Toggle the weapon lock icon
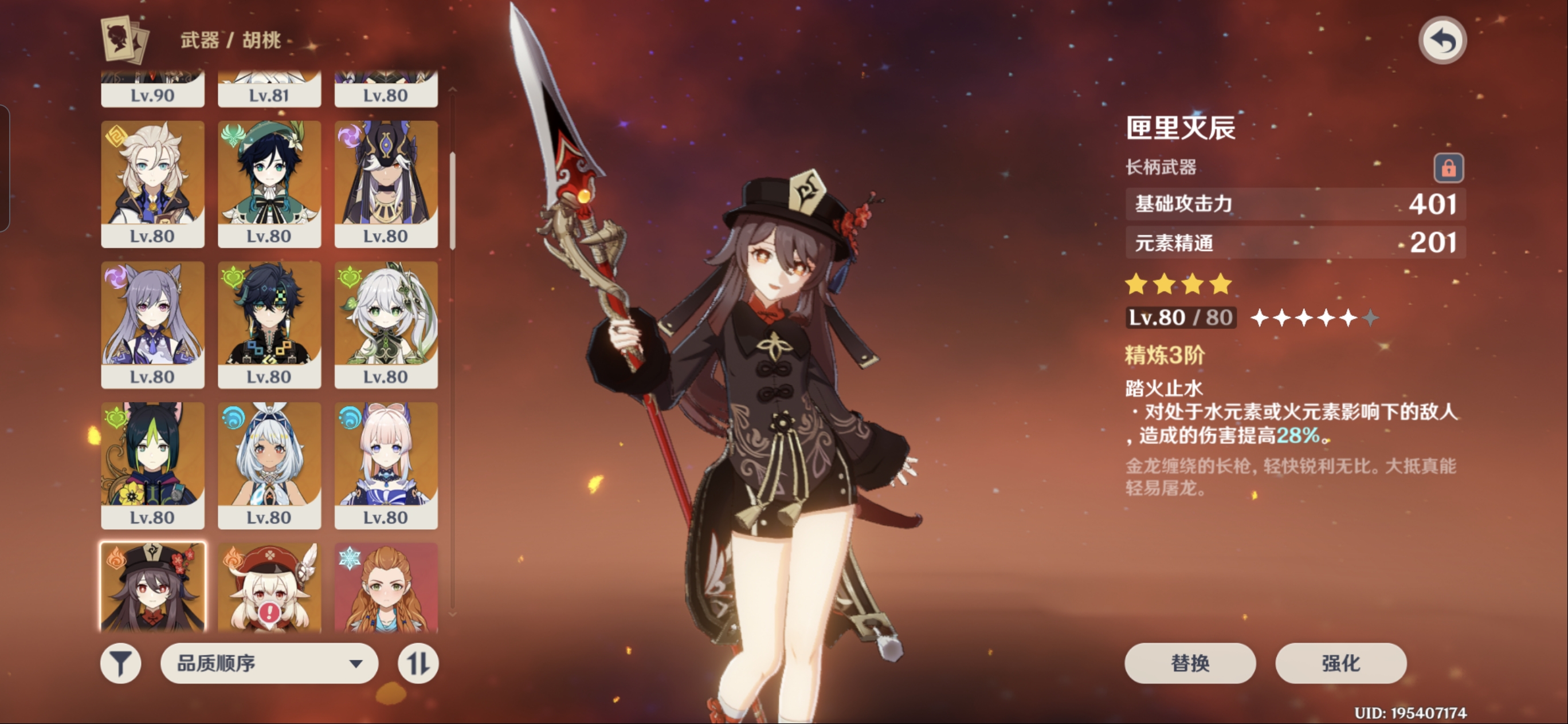This screenshot has height=724, width=1568. [x=1448, y=167]
